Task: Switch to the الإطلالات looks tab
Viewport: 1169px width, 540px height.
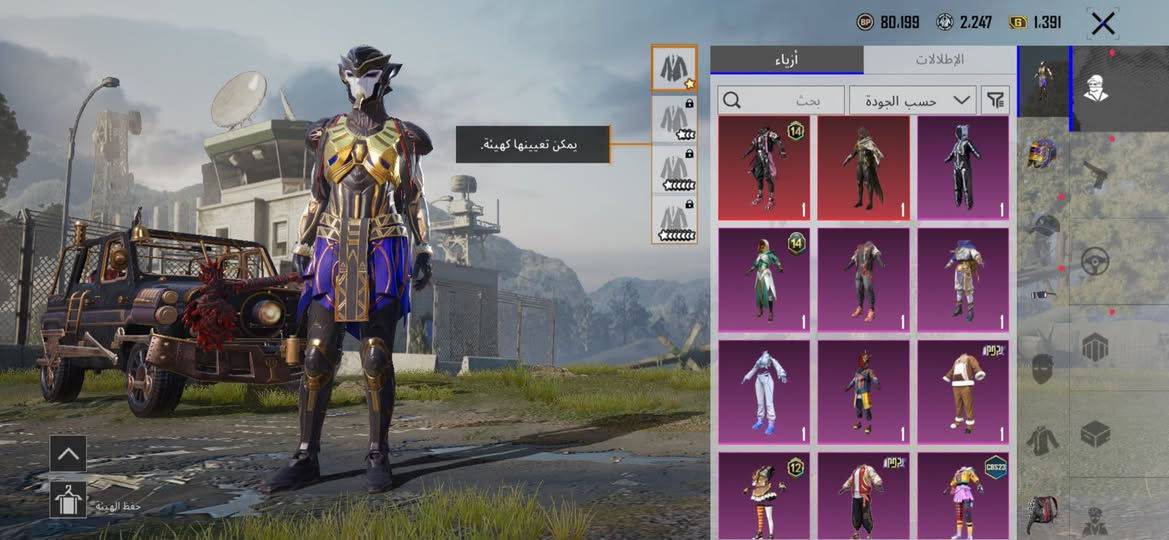Action: 939,59
